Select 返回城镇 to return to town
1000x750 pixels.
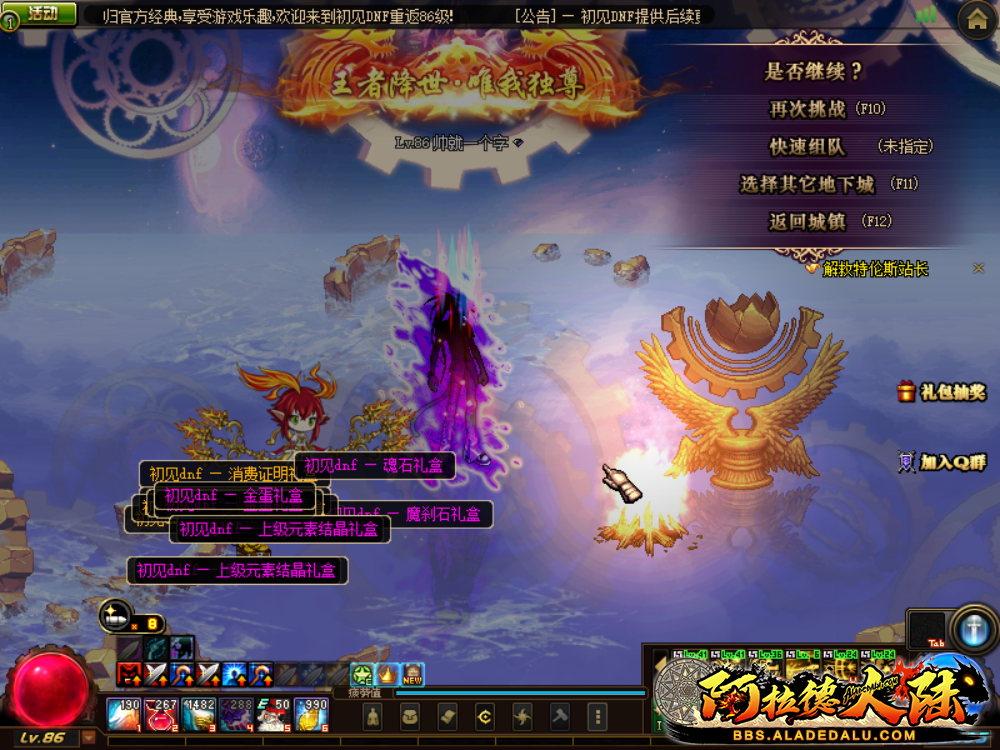(x=808, y=222)
